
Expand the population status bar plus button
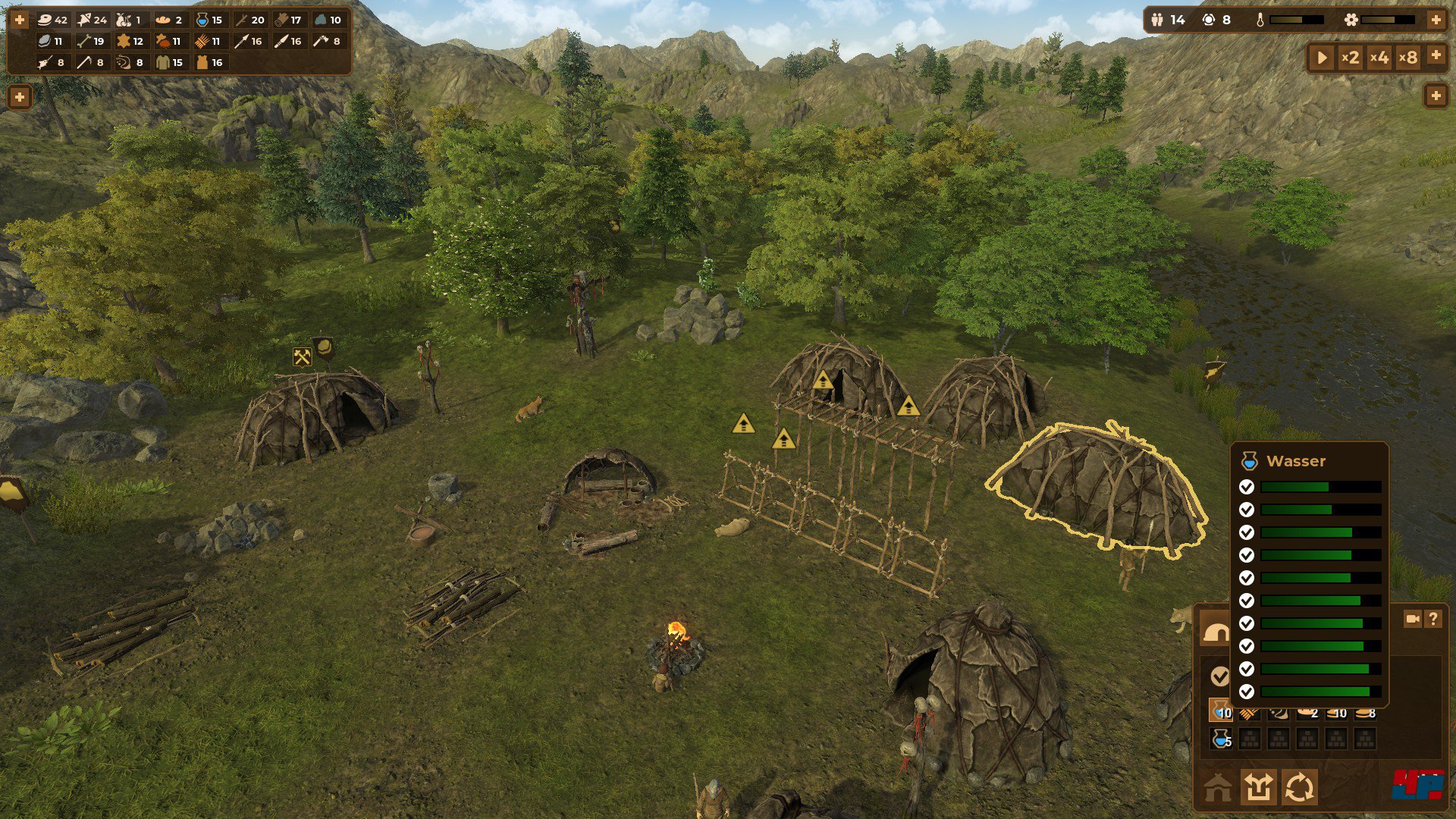coord(1436,20)
